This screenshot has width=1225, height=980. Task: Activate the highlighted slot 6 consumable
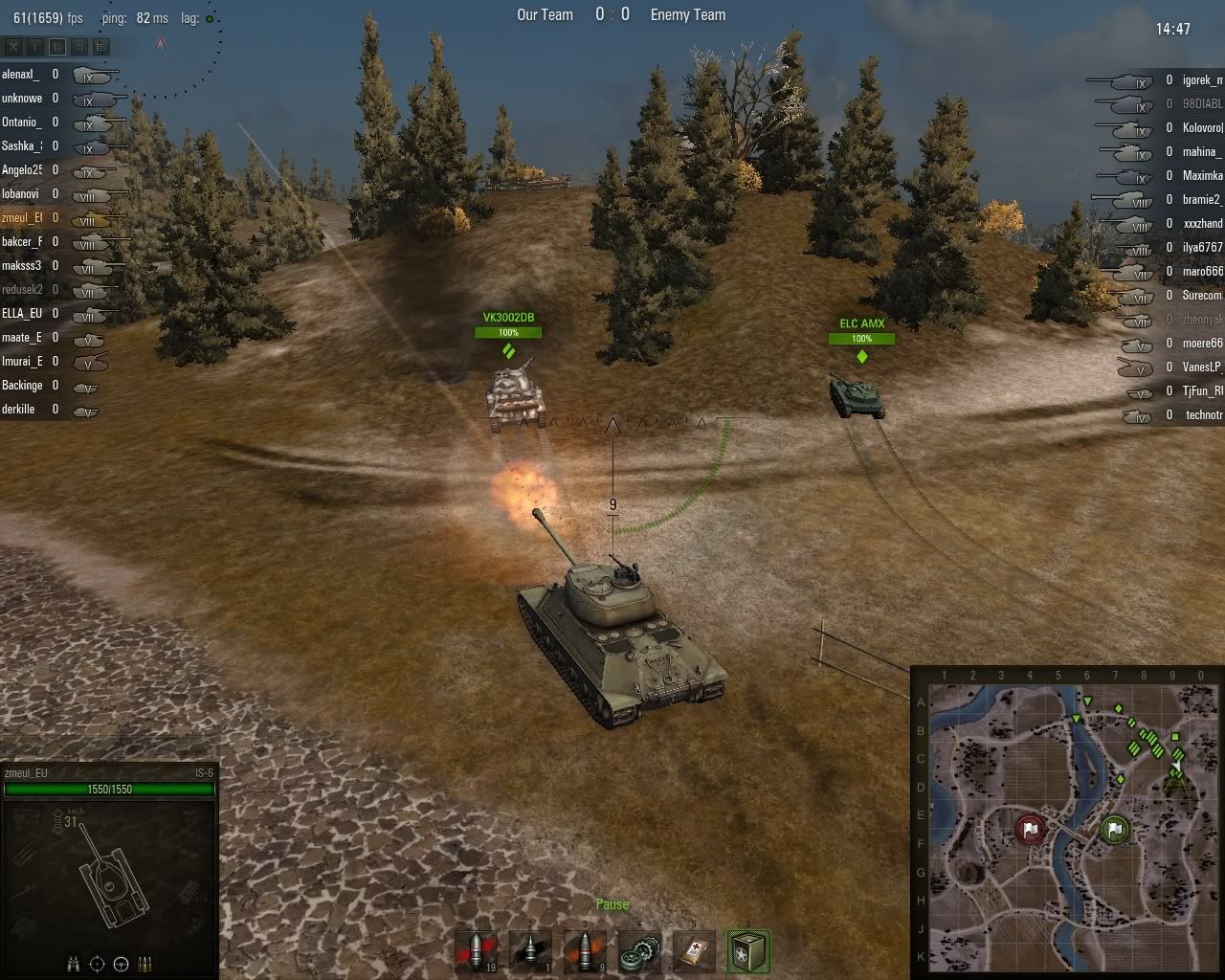(747, 950)
